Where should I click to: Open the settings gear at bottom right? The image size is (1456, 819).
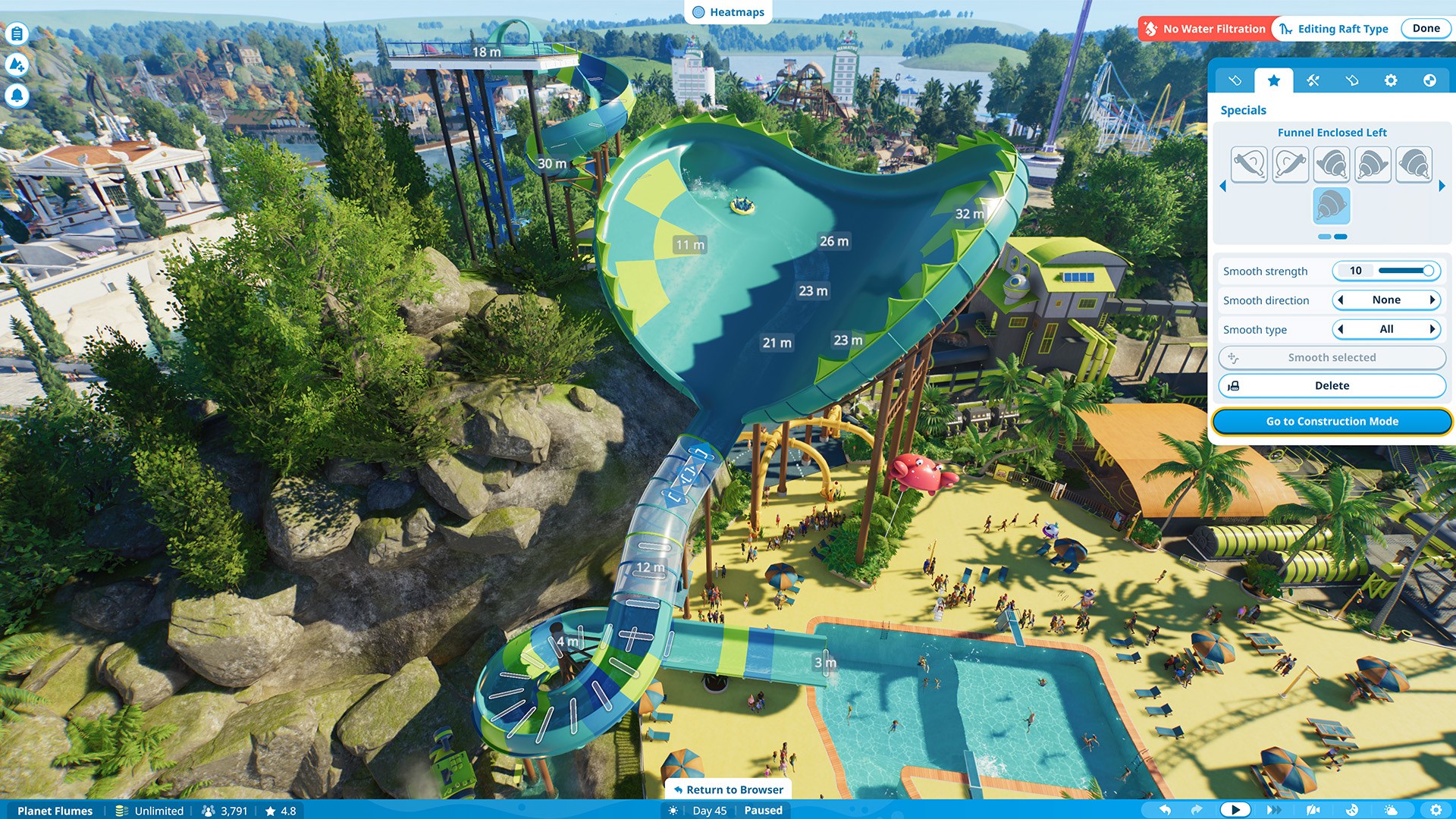[1435, 810]
